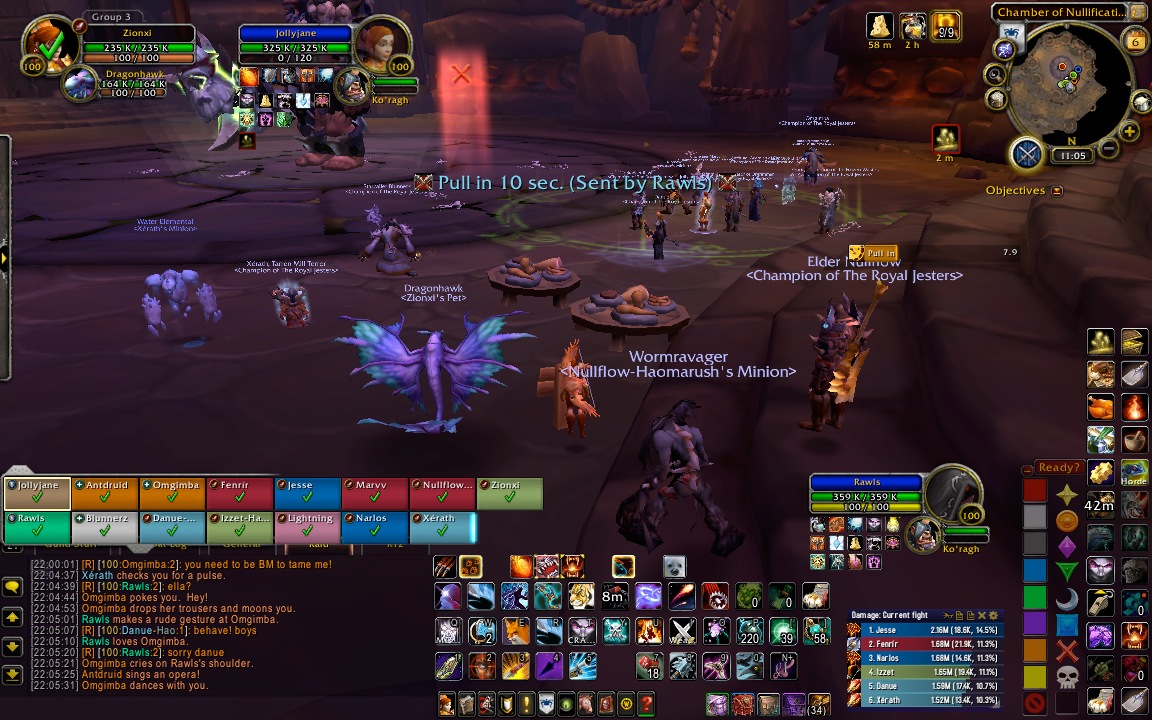Jump chat to the bottom
The width and height of the screenshot is (1152, 720).
pyautogui.click(x=13, y=675)
